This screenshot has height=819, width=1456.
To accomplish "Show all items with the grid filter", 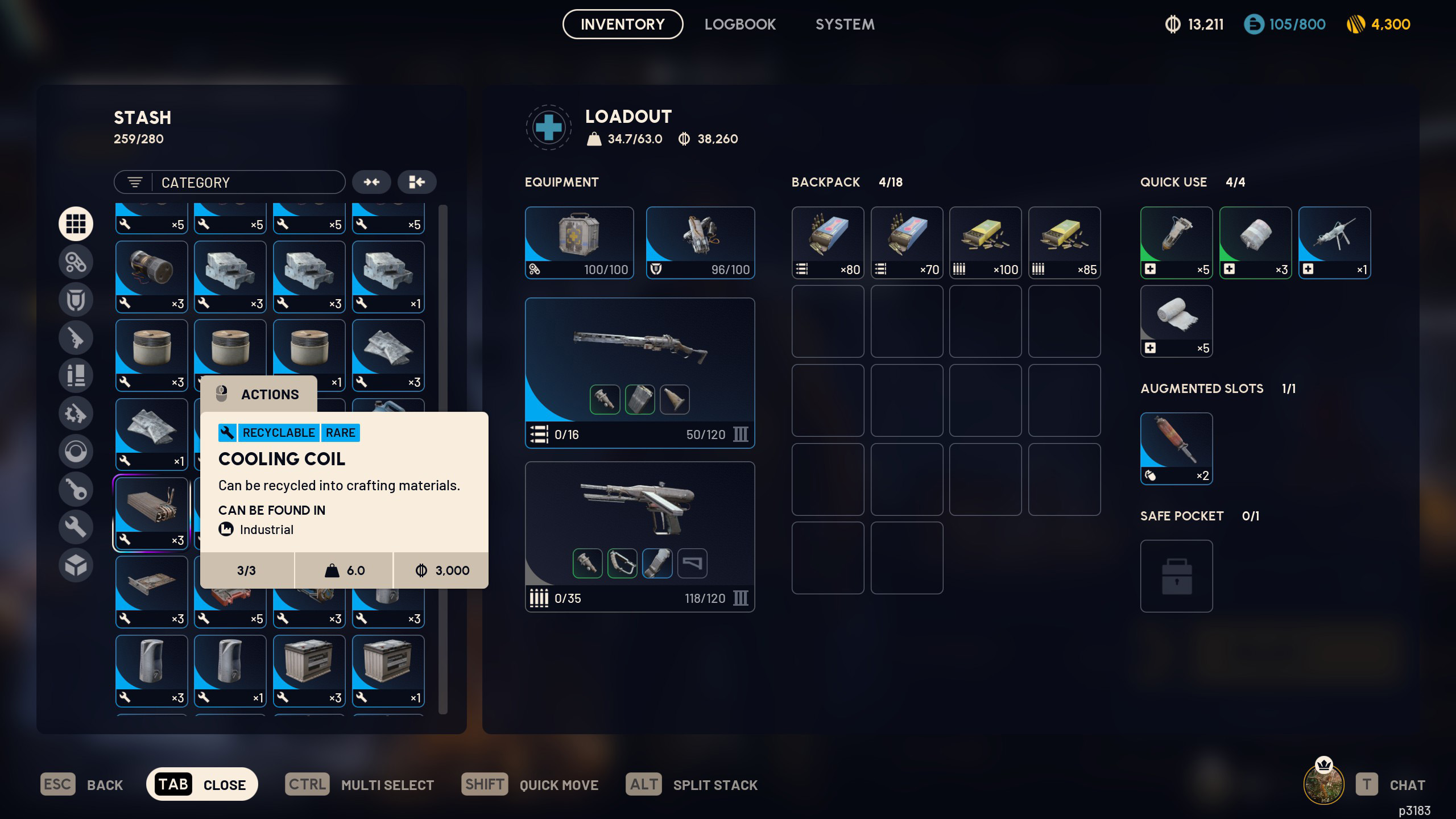I will (76, 224).
